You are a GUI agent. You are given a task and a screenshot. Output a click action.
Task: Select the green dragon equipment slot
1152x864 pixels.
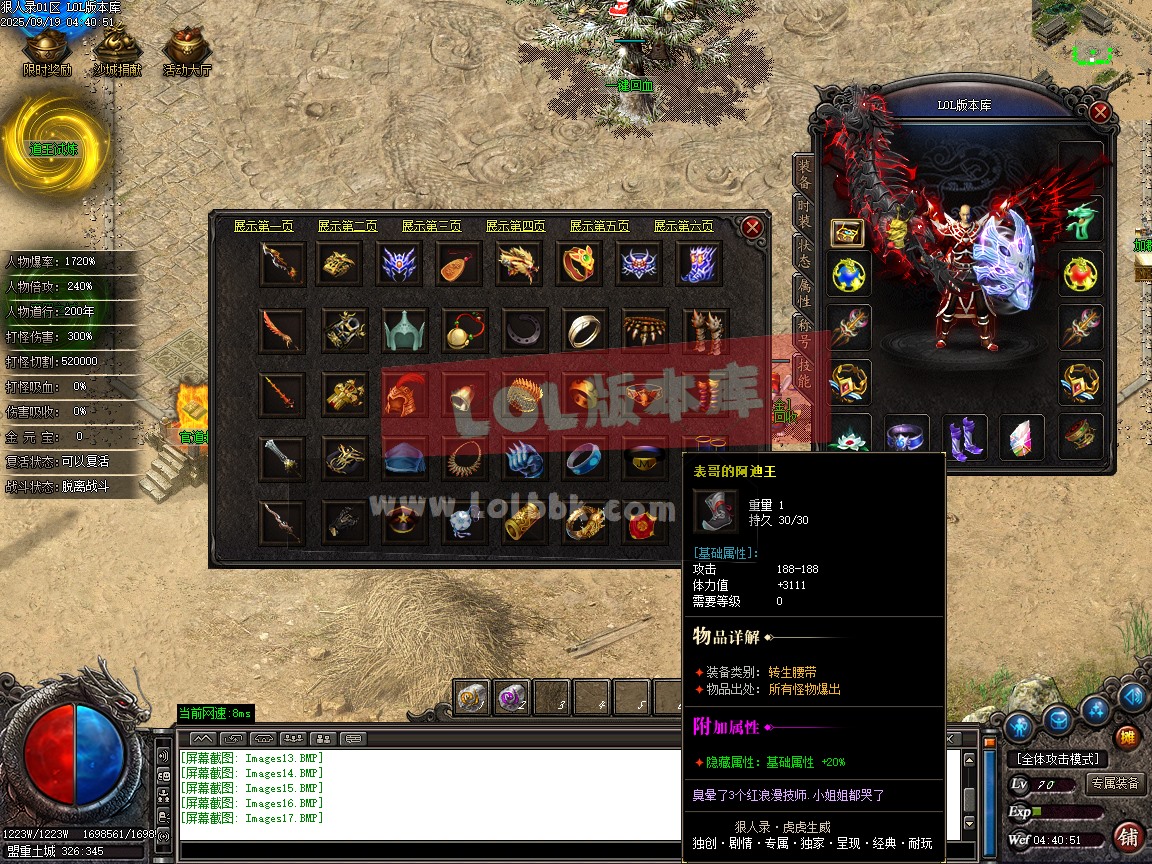click(x=1082, y=219)
